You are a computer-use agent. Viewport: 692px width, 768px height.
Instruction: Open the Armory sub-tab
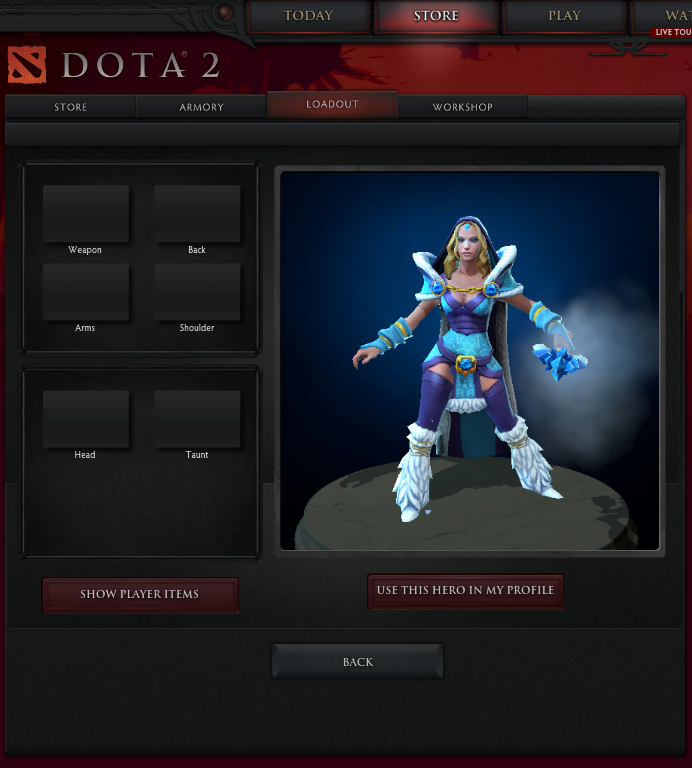201,107
